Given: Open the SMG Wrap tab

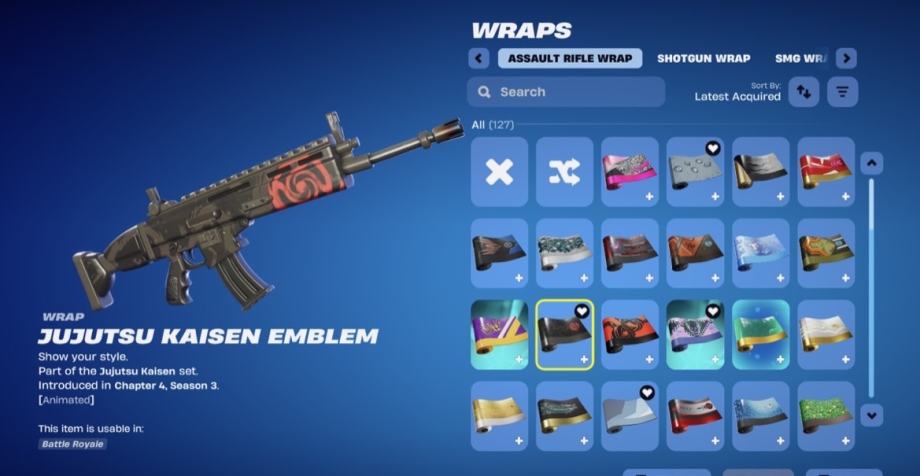Looking at the screenshot, I should click(800, 58).
